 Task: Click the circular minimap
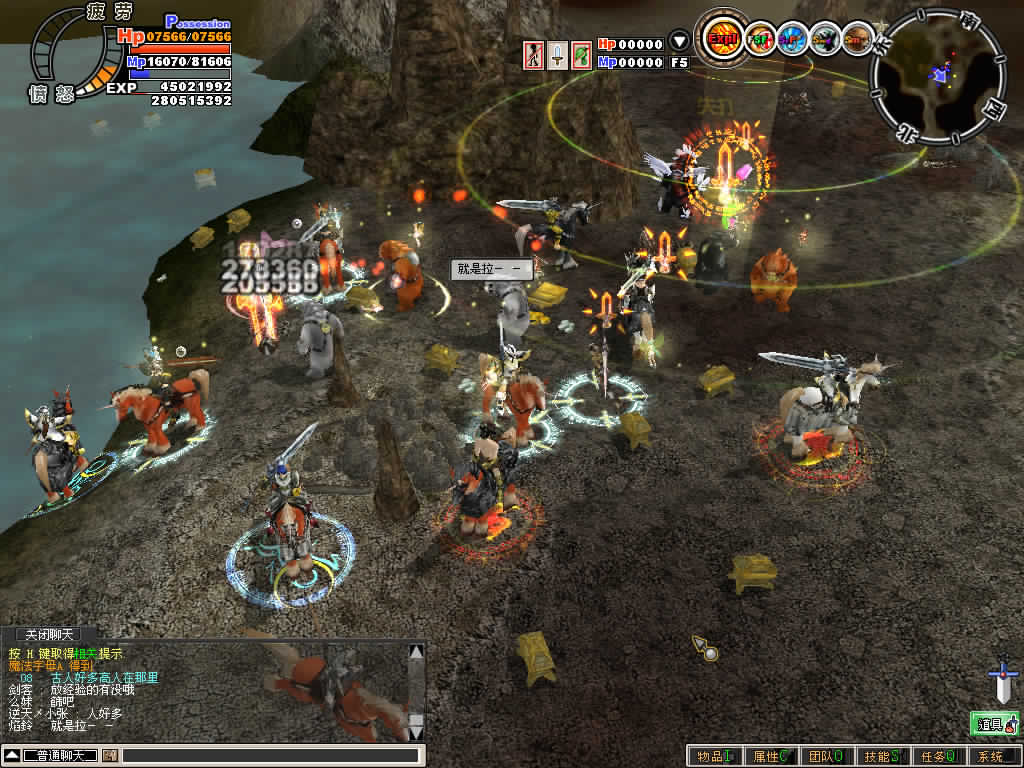936,77
